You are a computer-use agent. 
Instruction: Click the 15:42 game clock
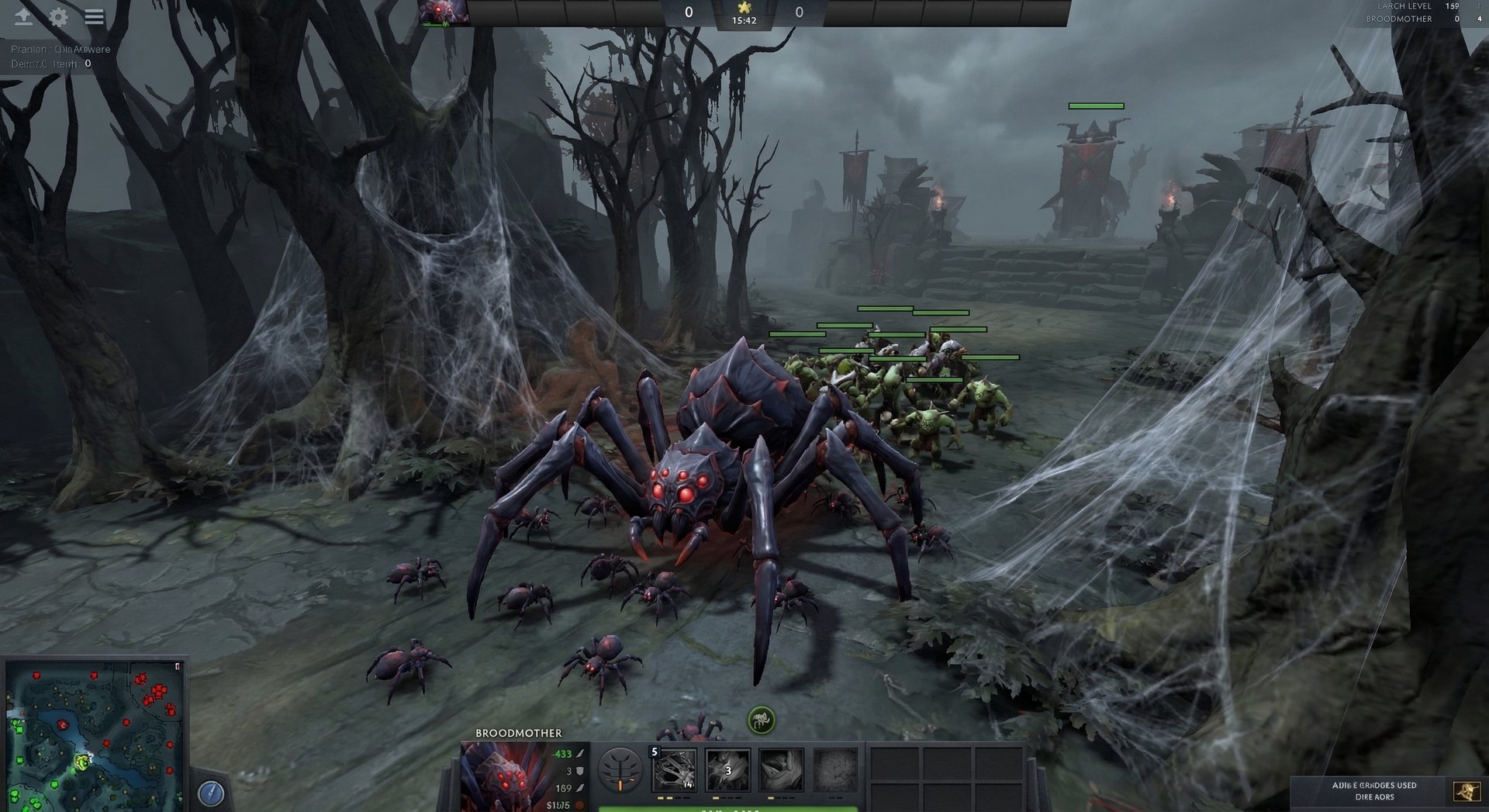click(x=746, y=21)
